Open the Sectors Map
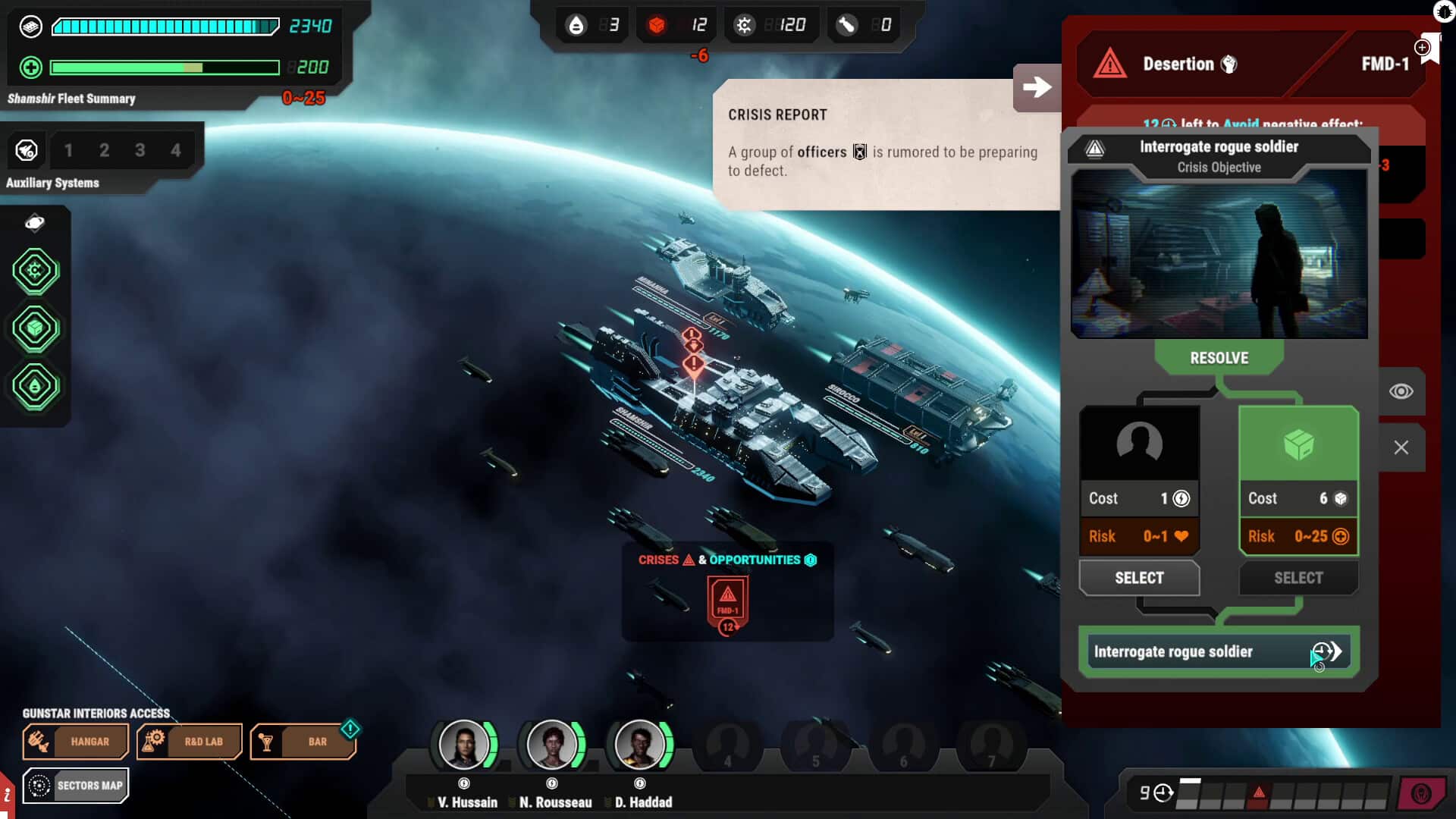Viewport: 1456px width, 819px height. pos(76,786)
